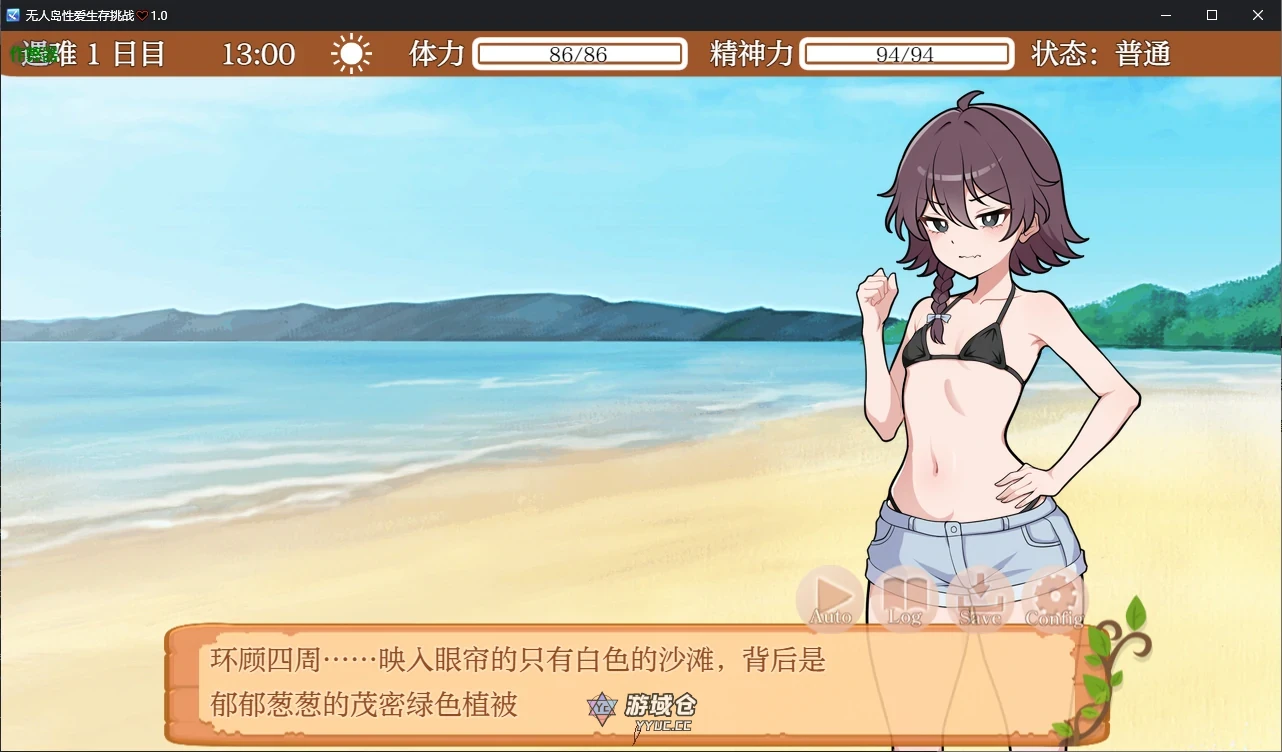
Task: Click the 精神力 spirit bar showing 94/94
Action: click(x=906, y=54)
